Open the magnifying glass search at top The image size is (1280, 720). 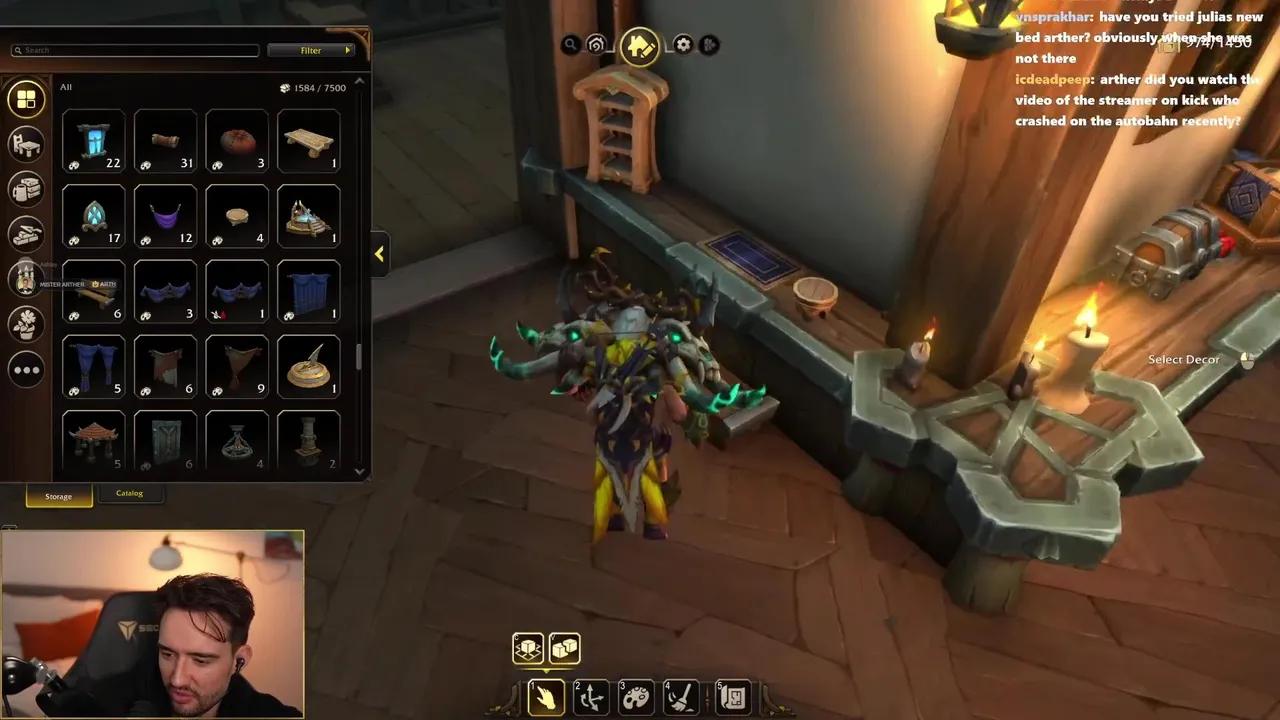[571, 45]
